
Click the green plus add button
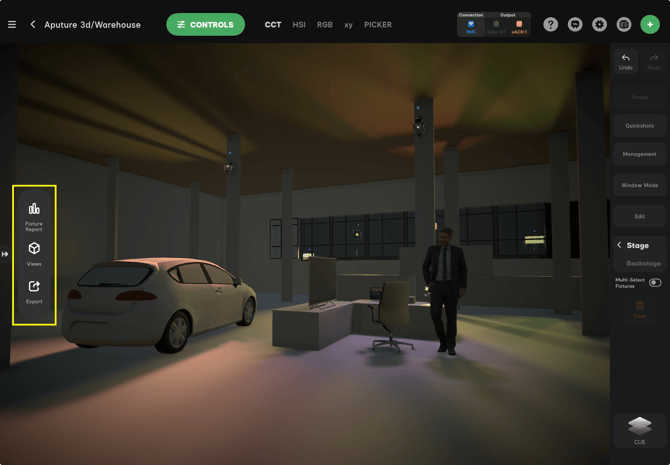[x=650, y=24]
